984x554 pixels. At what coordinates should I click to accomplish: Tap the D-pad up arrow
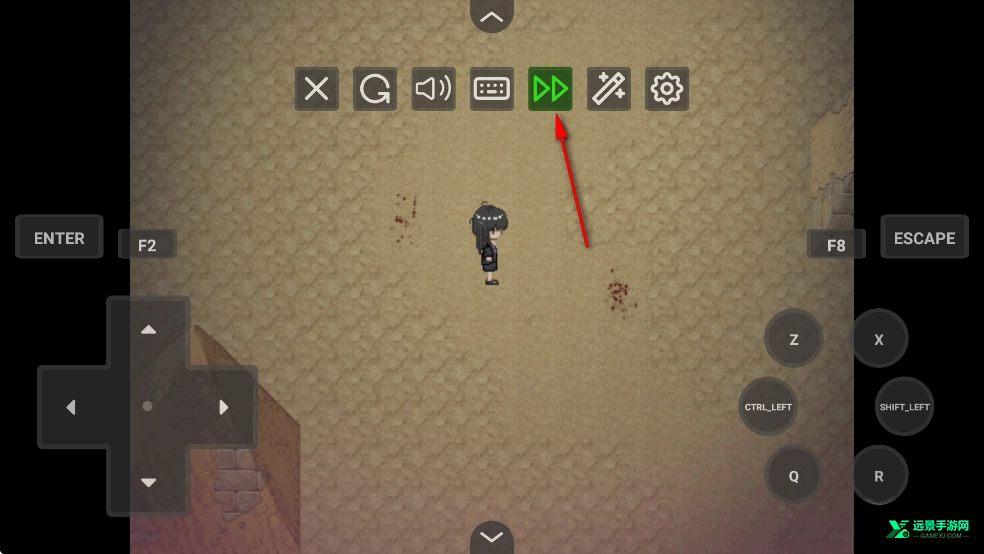pyautogui.click(x=148, y=330)
